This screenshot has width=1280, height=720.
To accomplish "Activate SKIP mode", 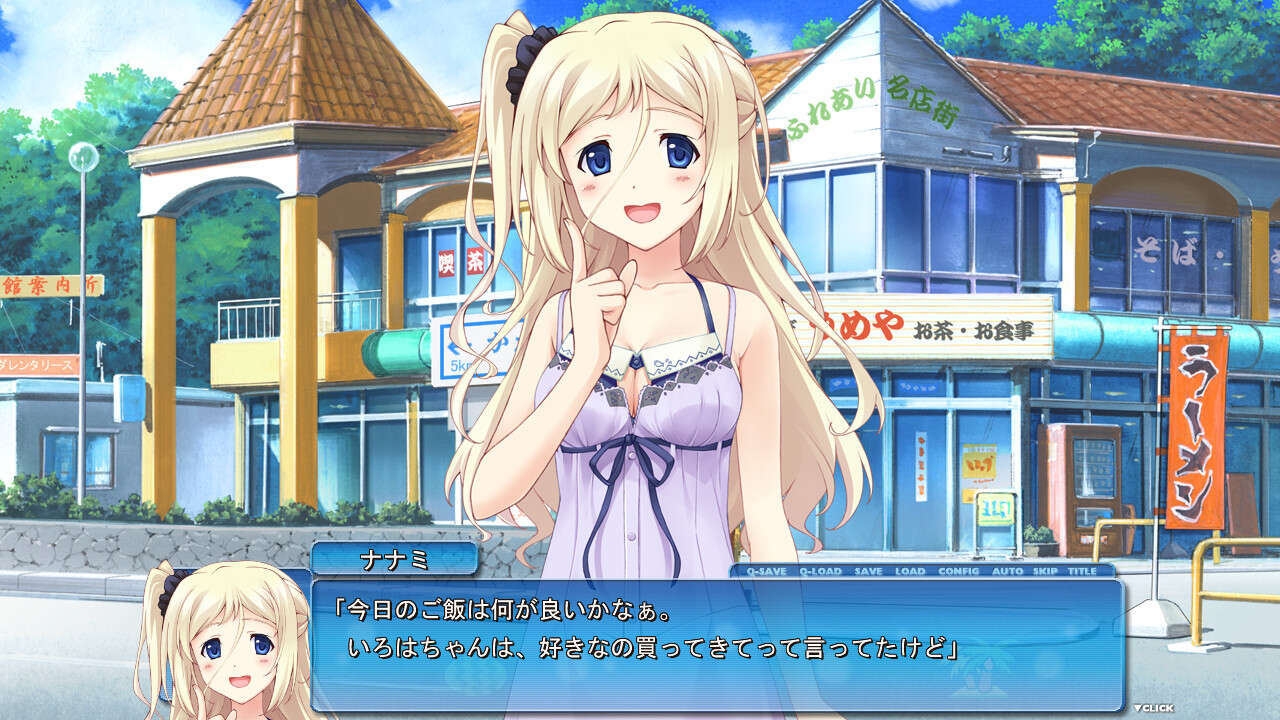I will pos(1045,571).
